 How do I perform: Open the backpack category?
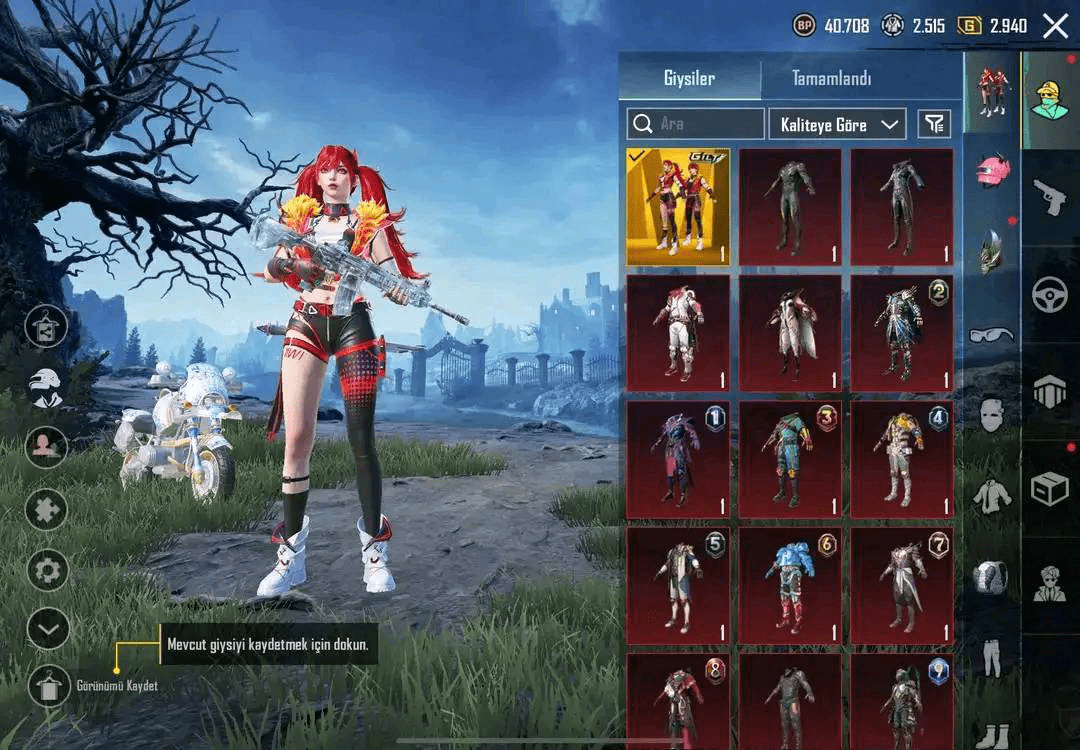tap(992, 577)
